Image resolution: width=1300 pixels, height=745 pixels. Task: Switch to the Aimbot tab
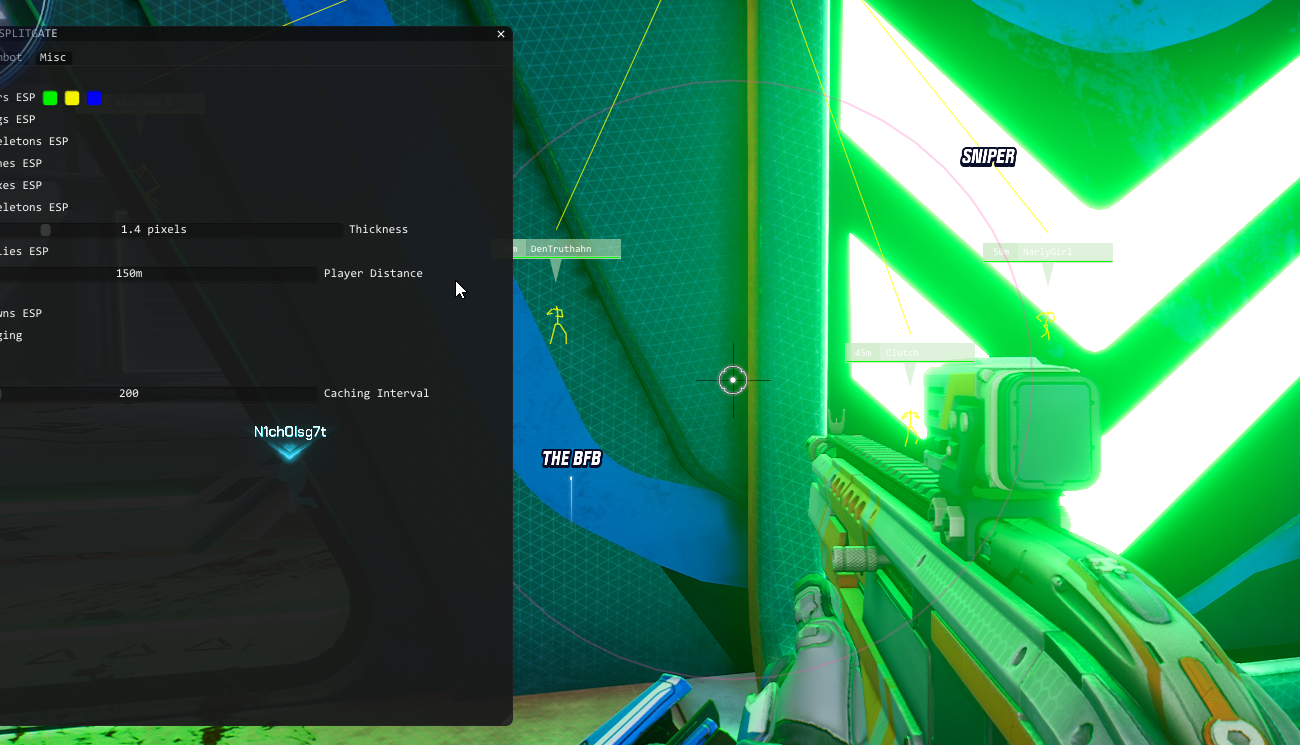(x=8, y=57)
